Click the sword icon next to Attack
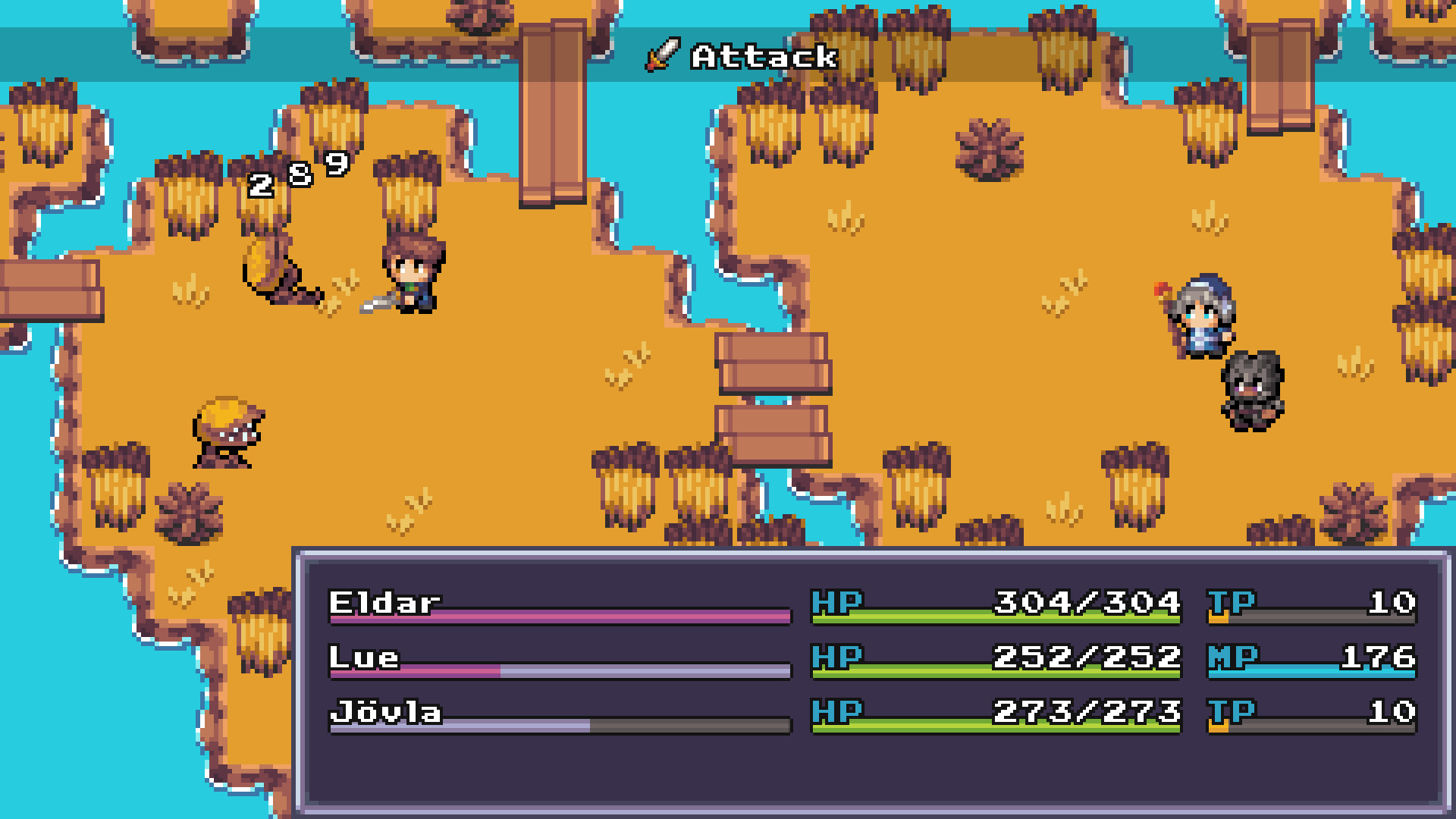 tap(661, 55)
